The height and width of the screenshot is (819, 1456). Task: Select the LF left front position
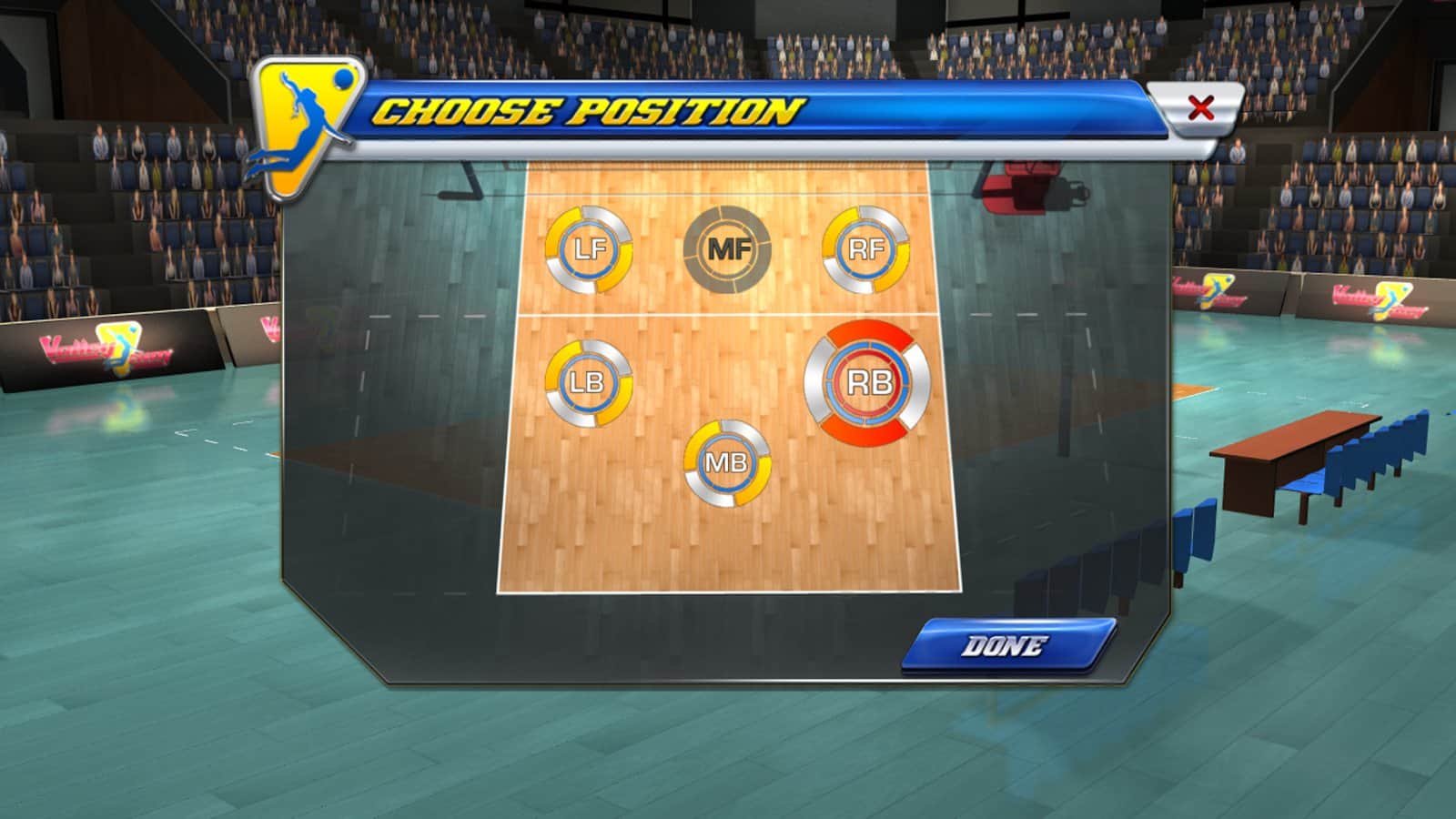(589, 249)
